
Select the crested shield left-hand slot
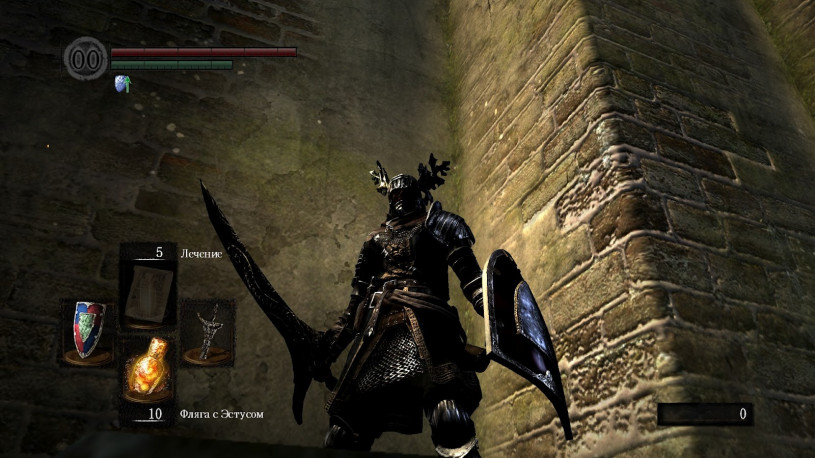[x=88, y=331]
